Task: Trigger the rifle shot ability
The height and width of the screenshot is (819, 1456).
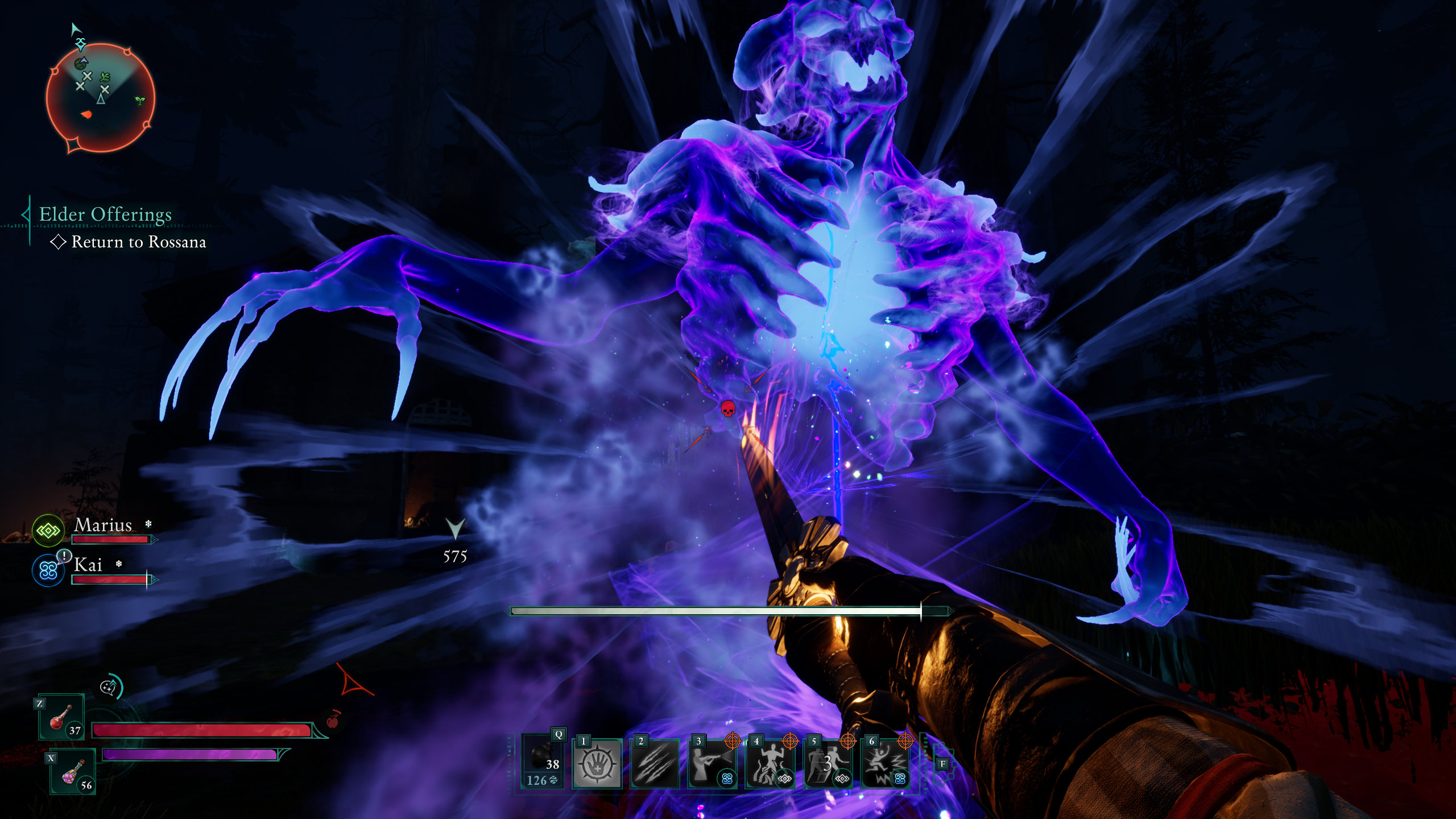Action: pos(712,763)
